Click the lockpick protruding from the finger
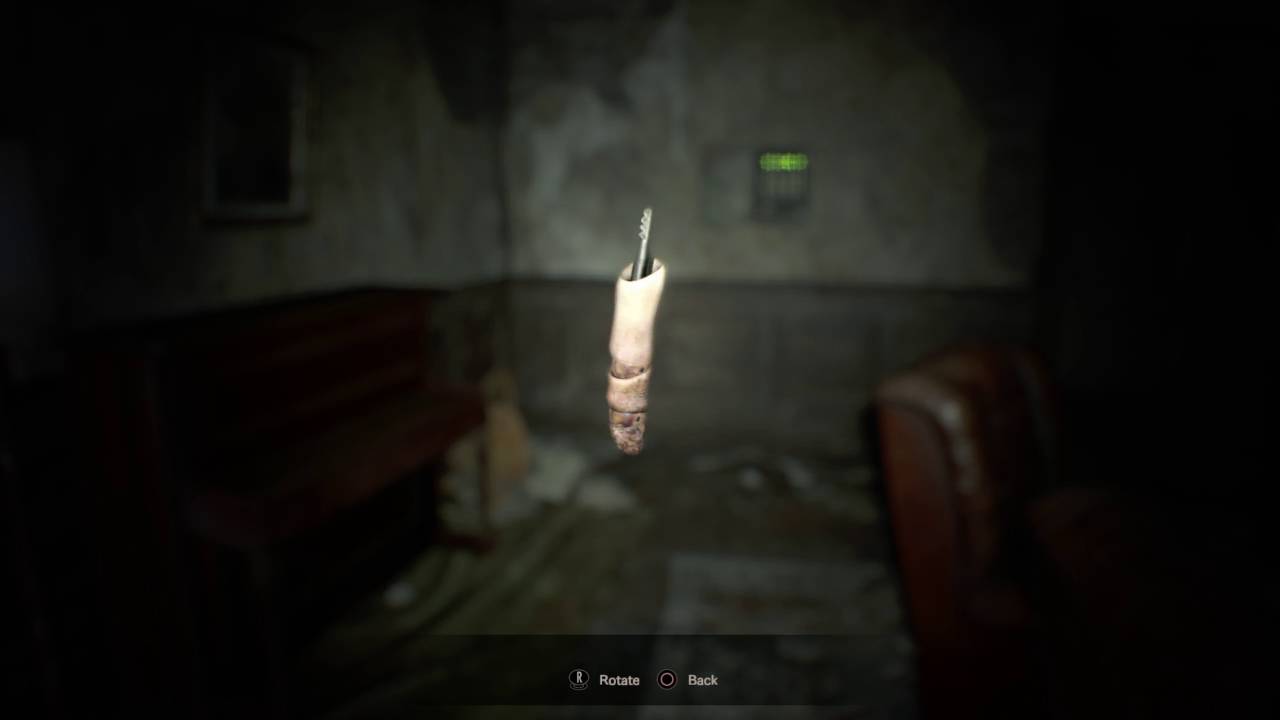1280x720 pixels. click(643, 235)
